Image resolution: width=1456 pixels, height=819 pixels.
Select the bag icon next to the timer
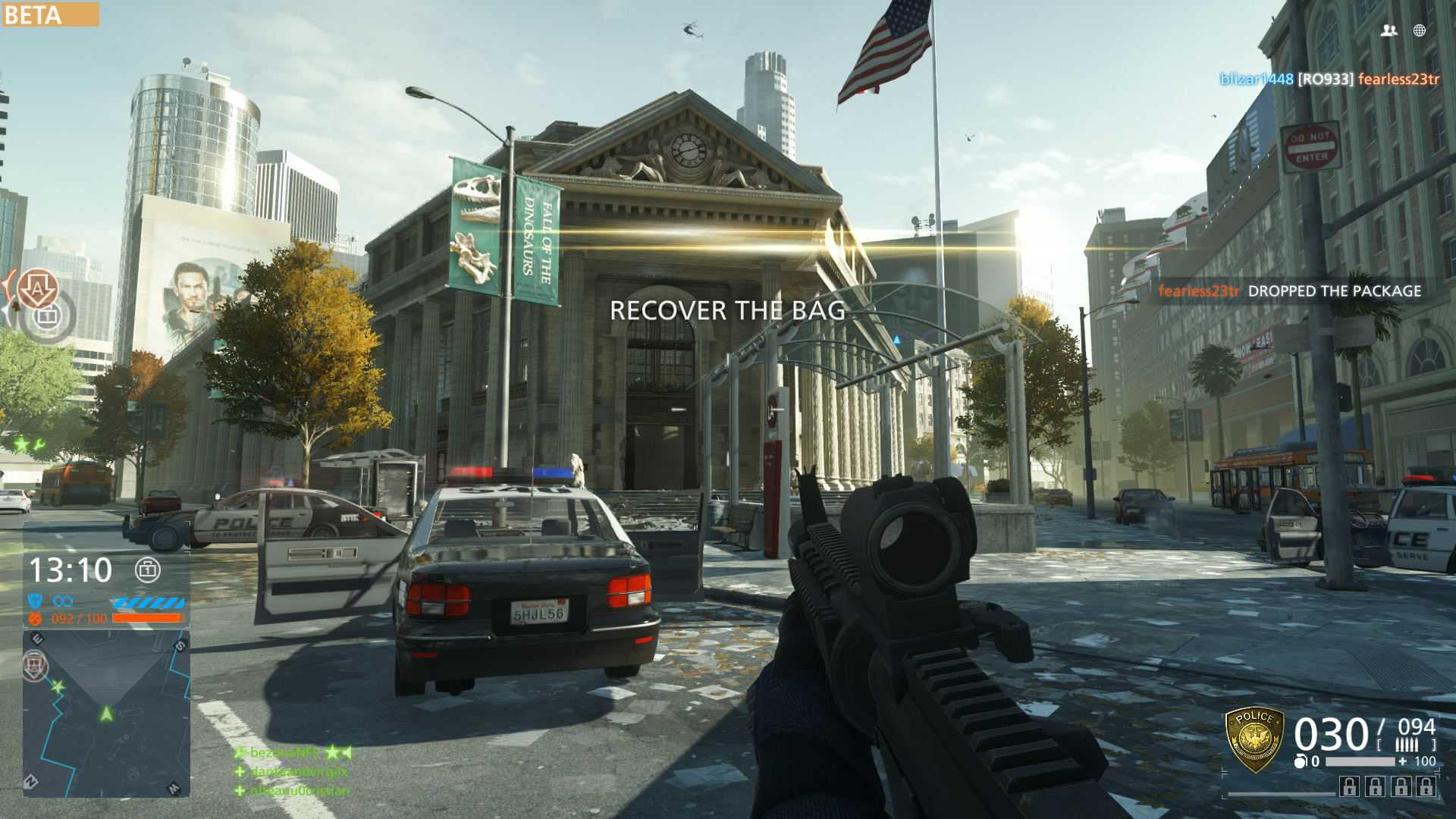pos(147,570)
